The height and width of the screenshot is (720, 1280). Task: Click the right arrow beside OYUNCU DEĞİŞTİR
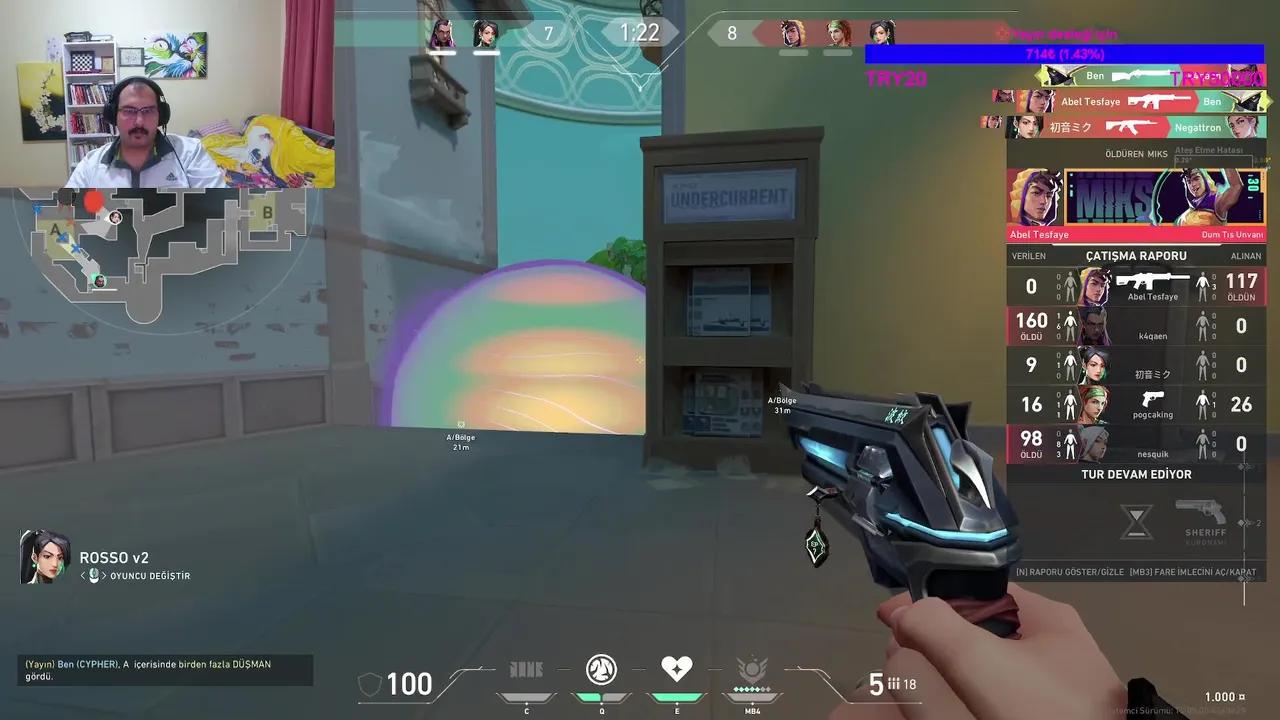(x=104, y=575)
